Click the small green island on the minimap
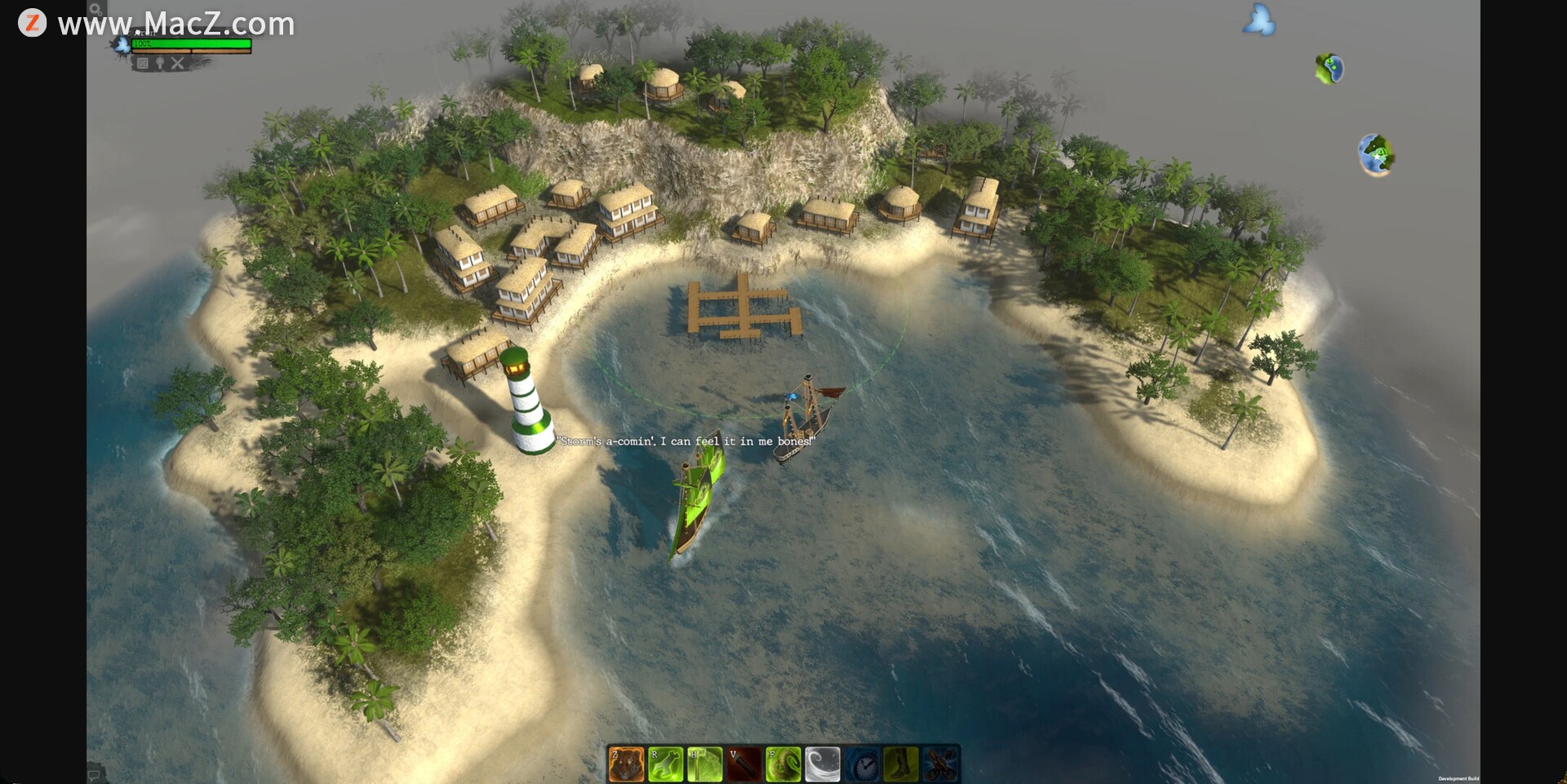This screenshot has width=1567, height=784. pos(1329,69)
